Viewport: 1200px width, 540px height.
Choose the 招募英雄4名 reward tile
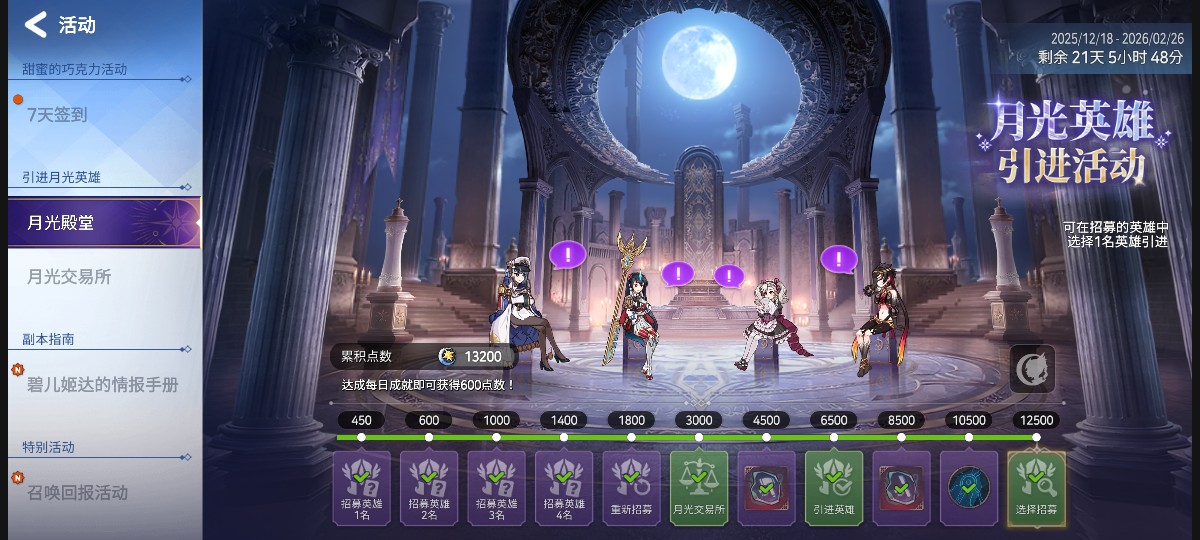[x=564, y=488]
